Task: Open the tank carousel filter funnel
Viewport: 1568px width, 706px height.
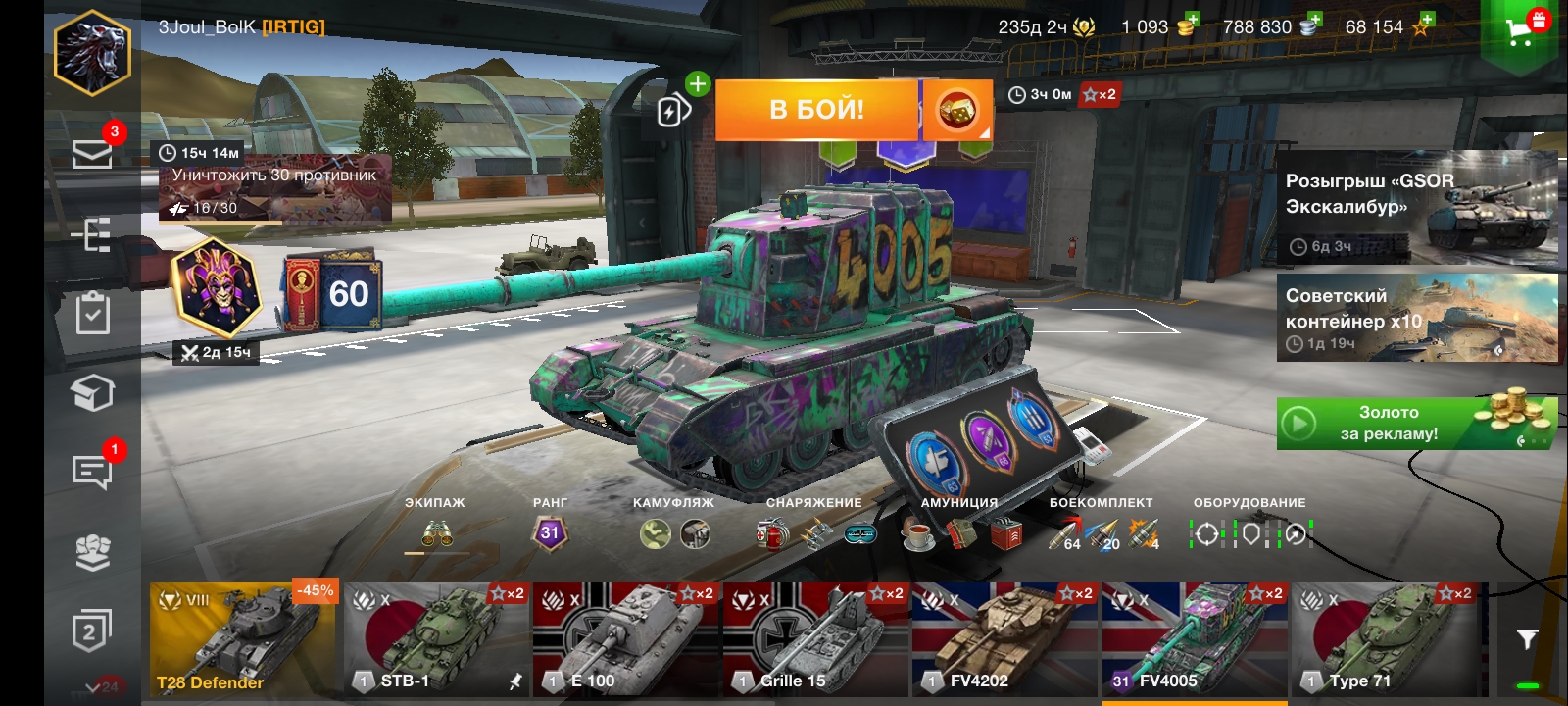Action: click(1527, 639)
